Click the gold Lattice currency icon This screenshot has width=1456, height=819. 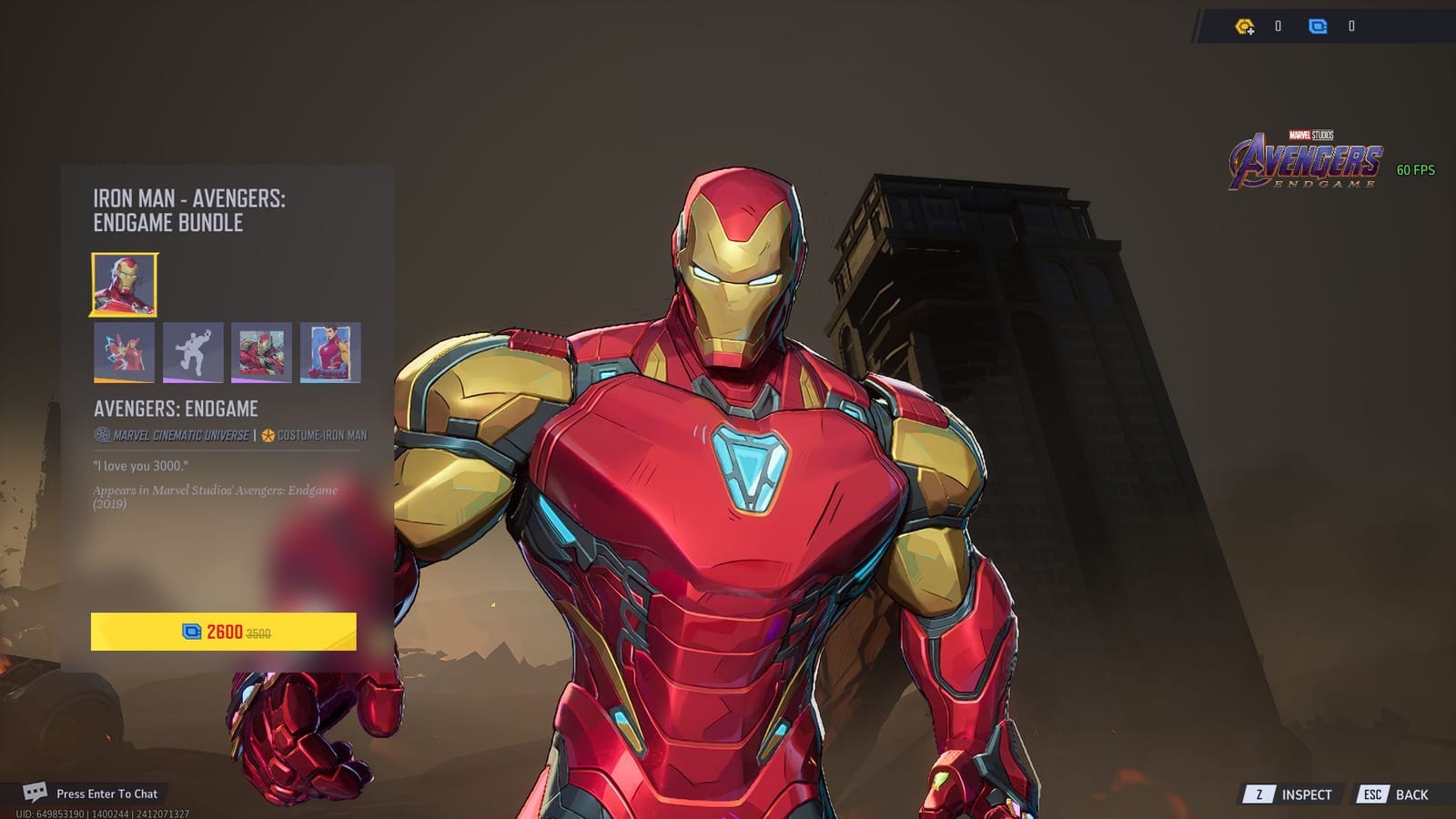coord(1242,27)
